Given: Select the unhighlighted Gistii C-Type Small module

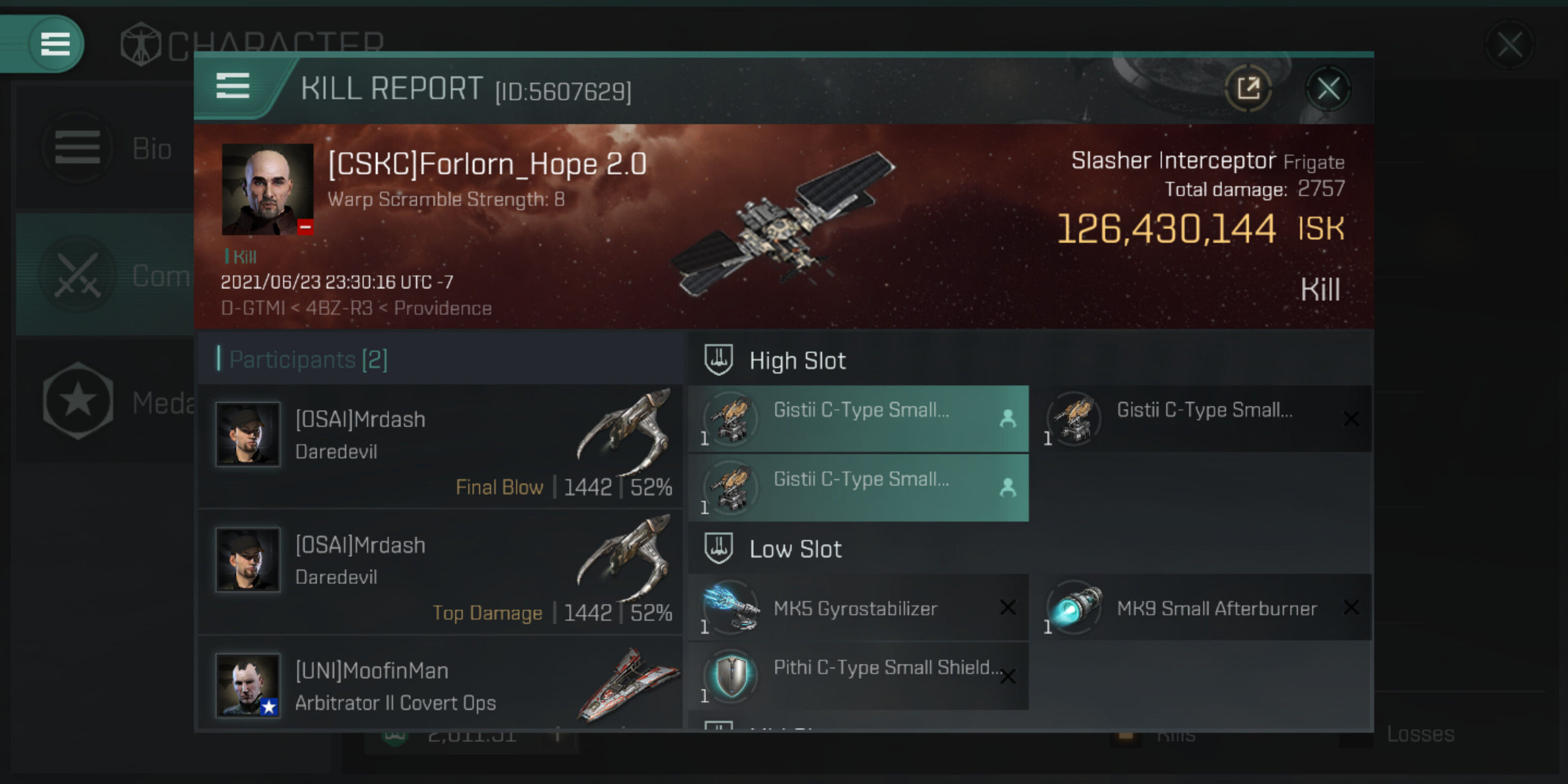Looking at the screenshot, I should point(1202,419).
